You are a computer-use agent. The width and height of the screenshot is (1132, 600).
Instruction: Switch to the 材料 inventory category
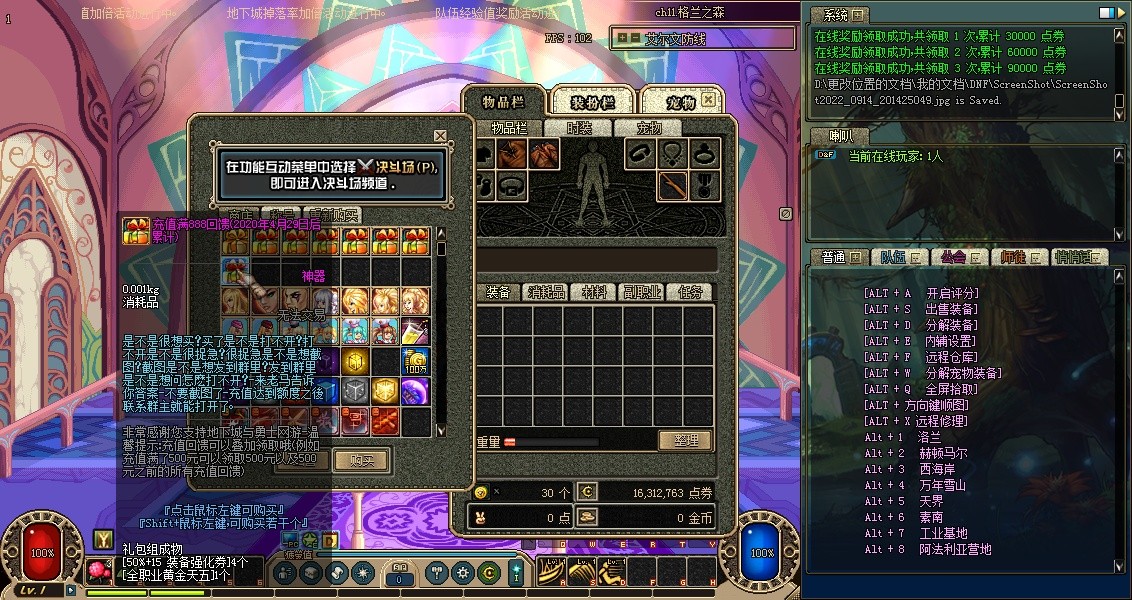pos(594,292)
